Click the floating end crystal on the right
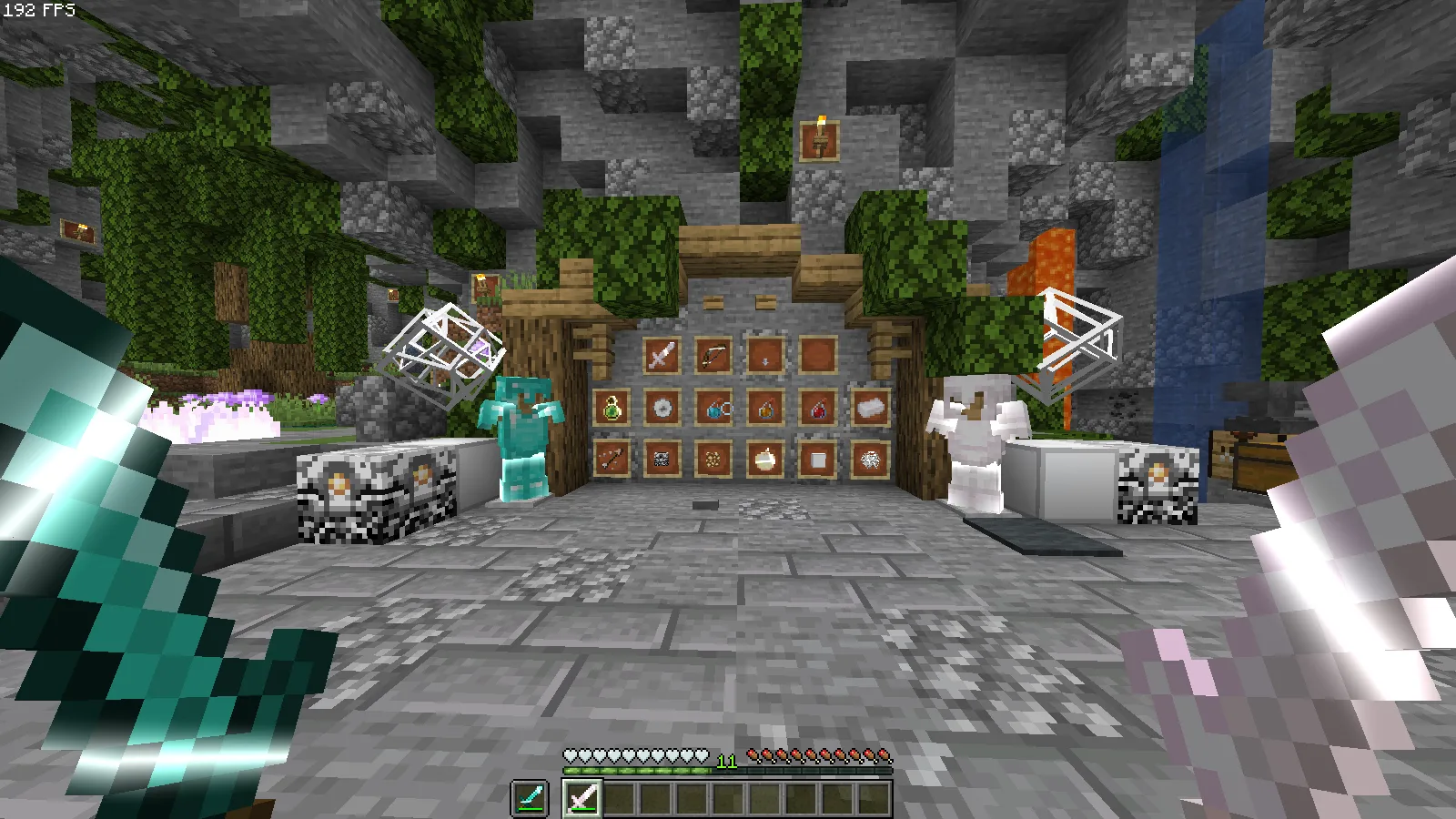 [1079, 339]
